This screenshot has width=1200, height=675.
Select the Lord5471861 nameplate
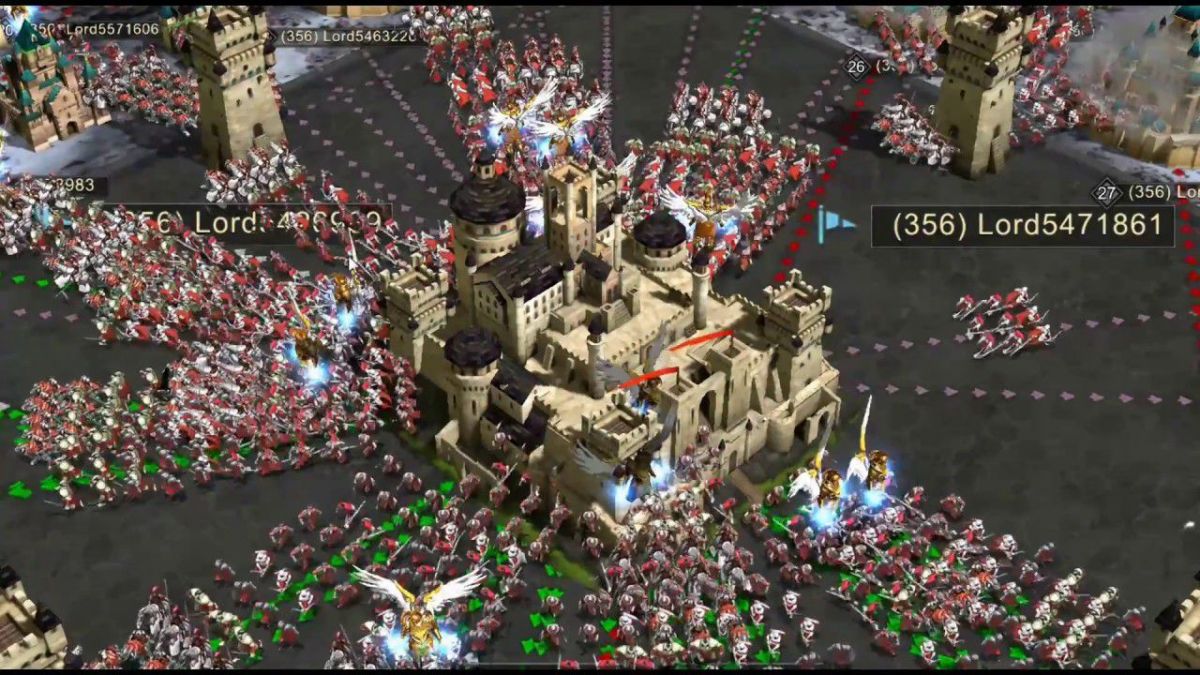coord(1022,226)
